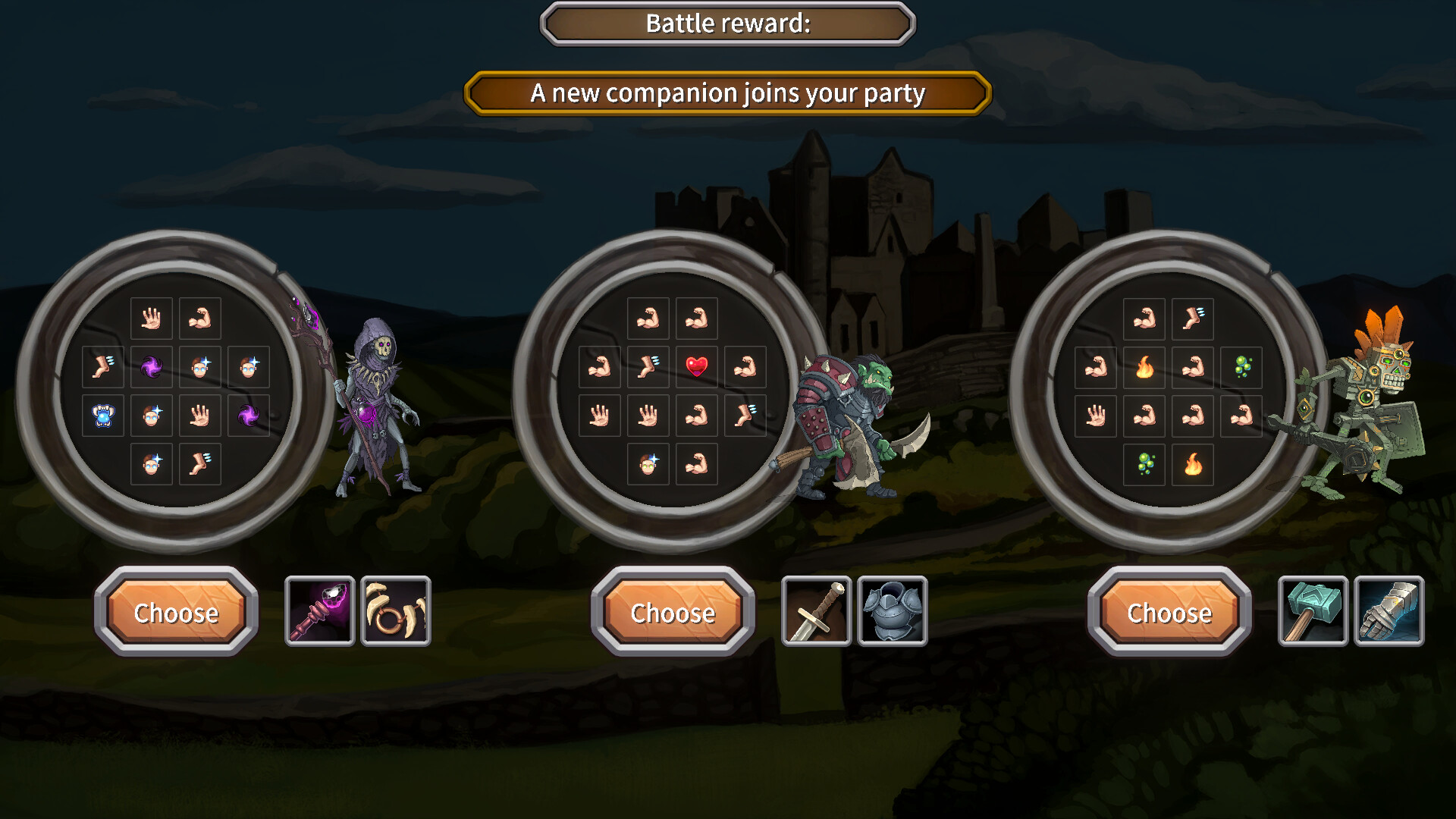Screen dimensions: 1456x819
Task: Click the gauntlet item icon
Action: (x=1389, y=610)
